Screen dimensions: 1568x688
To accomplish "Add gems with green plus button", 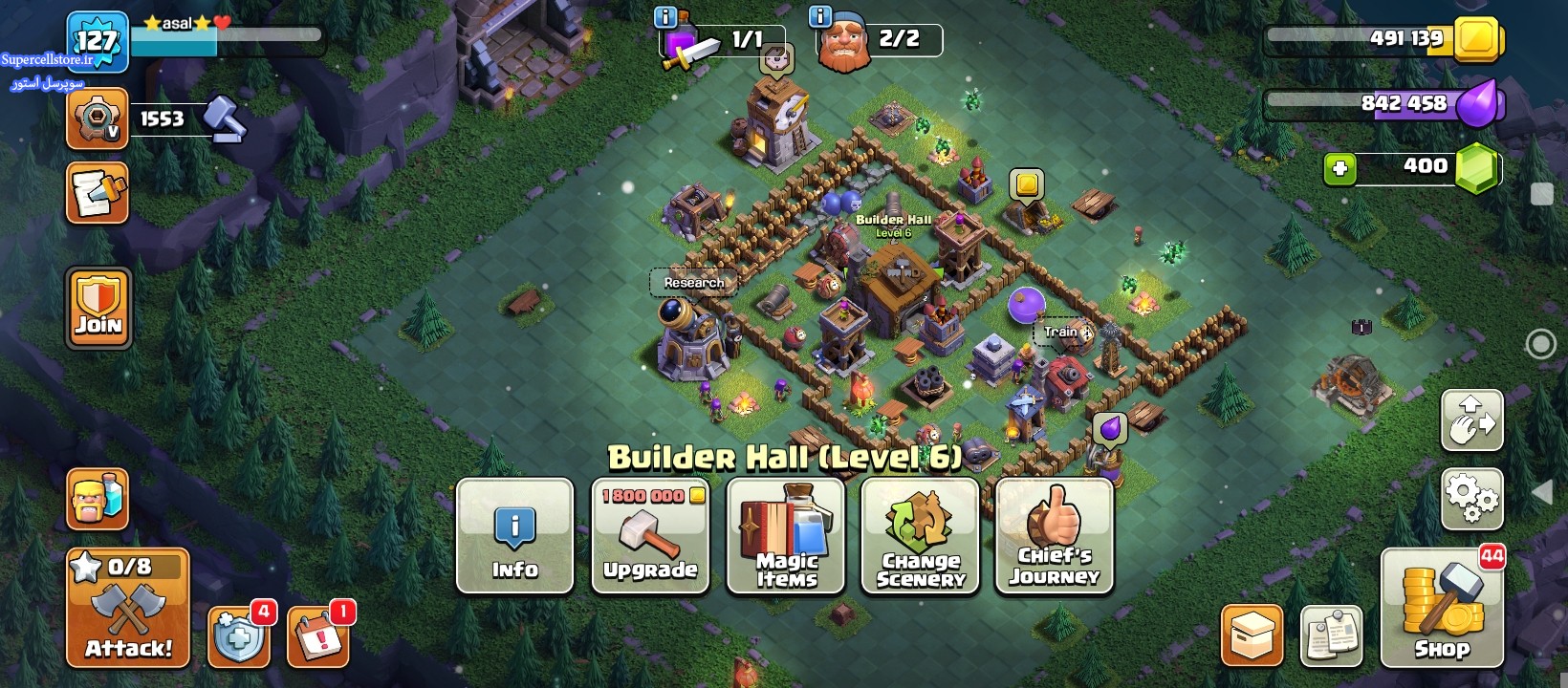I will (1339, 169).
